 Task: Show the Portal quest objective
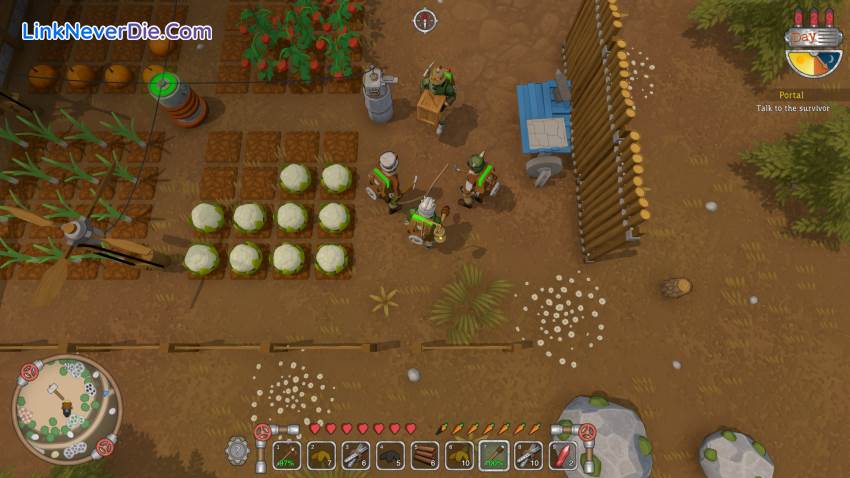[792, 102]
